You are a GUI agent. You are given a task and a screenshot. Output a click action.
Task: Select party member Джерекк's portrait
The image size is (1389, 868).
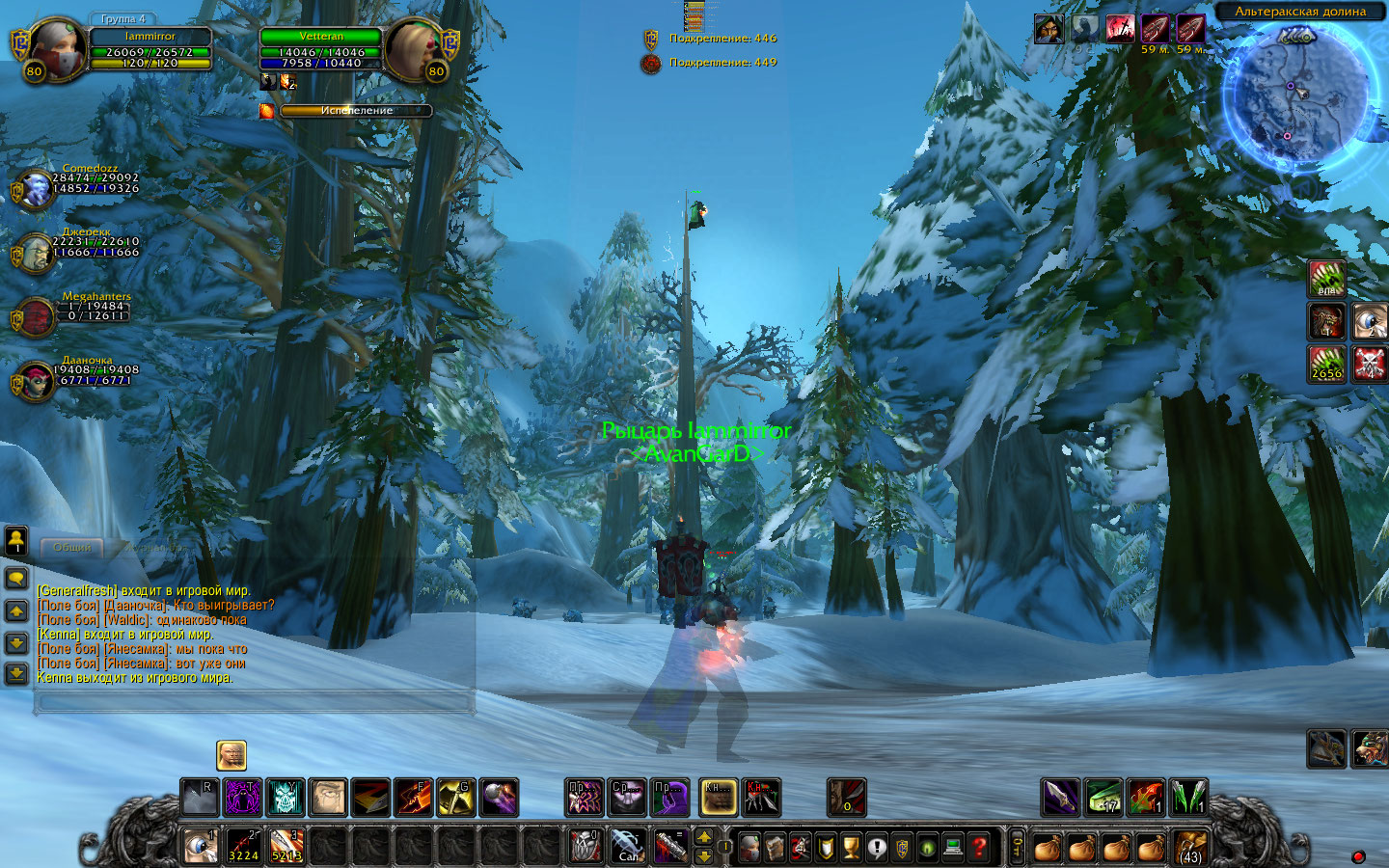[36, 253]
